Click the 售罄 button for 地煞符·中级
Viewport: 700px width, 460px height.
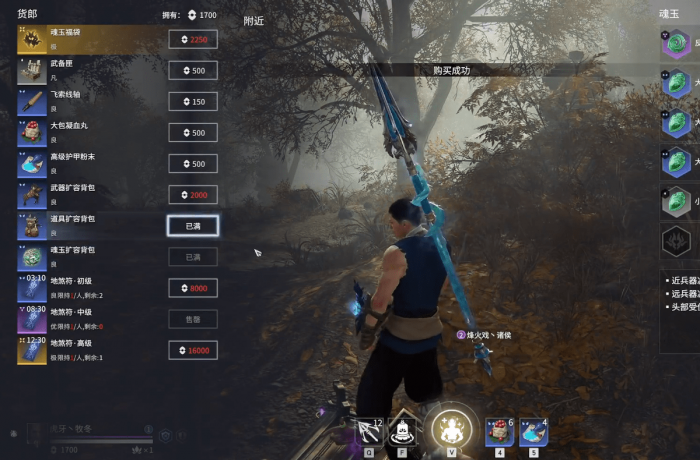coord(193,319)
